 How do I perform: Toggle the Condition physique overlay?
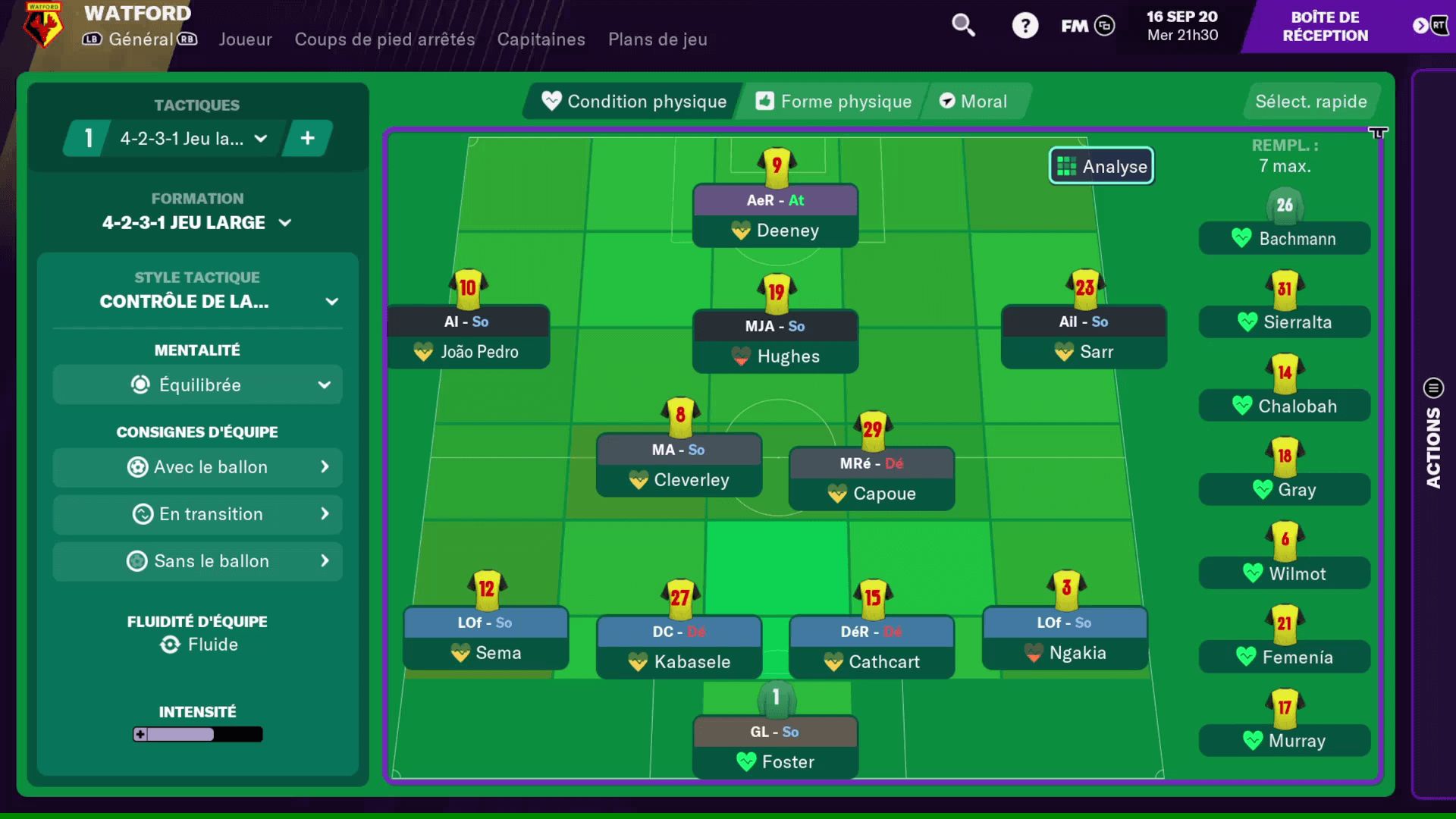coord(630,101)
